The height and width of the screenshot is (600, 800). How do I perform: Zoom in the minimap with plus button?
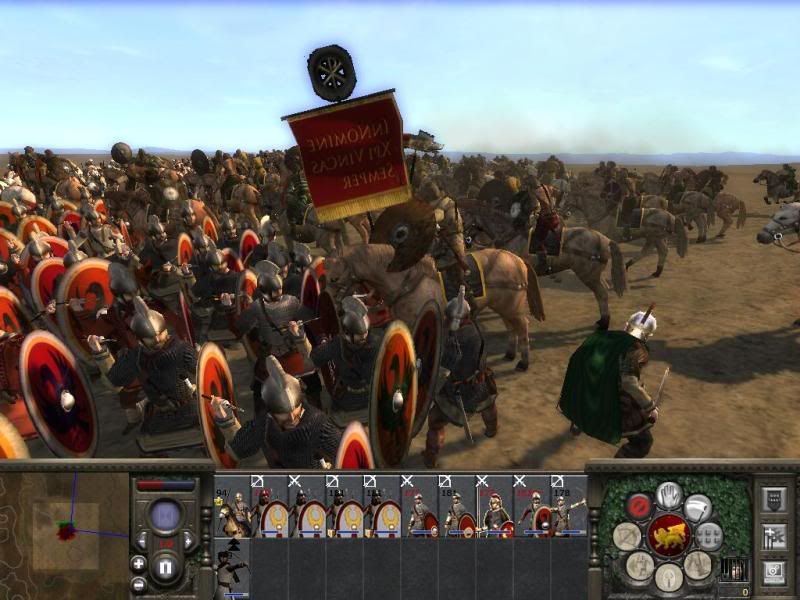(x=139, y=564)
